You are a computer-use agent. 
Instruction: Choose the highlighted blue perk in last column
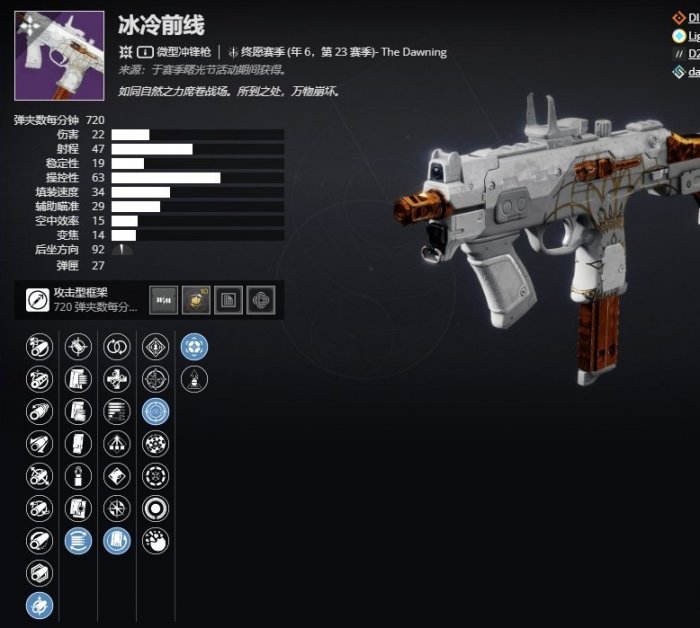pos(194,347)
